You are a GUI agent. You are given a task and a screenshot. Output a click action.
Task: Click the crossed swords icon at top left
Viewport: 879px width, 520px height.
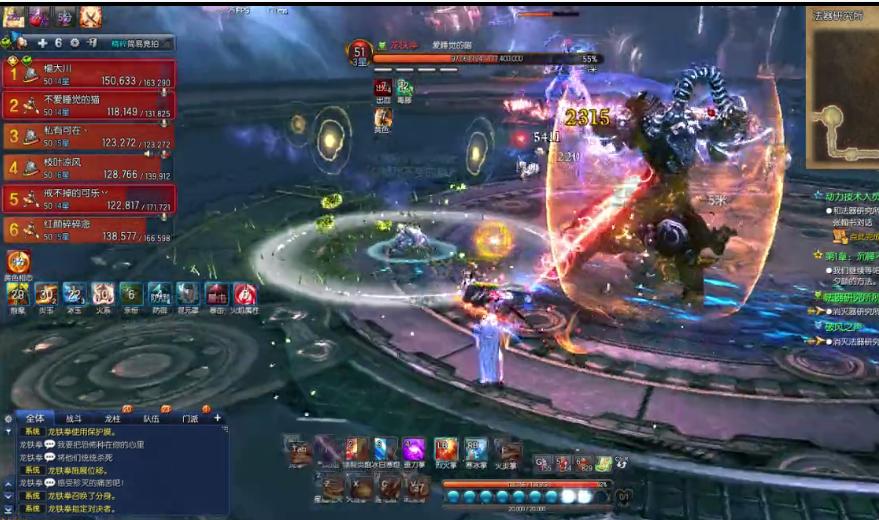[x=90, y=16]
